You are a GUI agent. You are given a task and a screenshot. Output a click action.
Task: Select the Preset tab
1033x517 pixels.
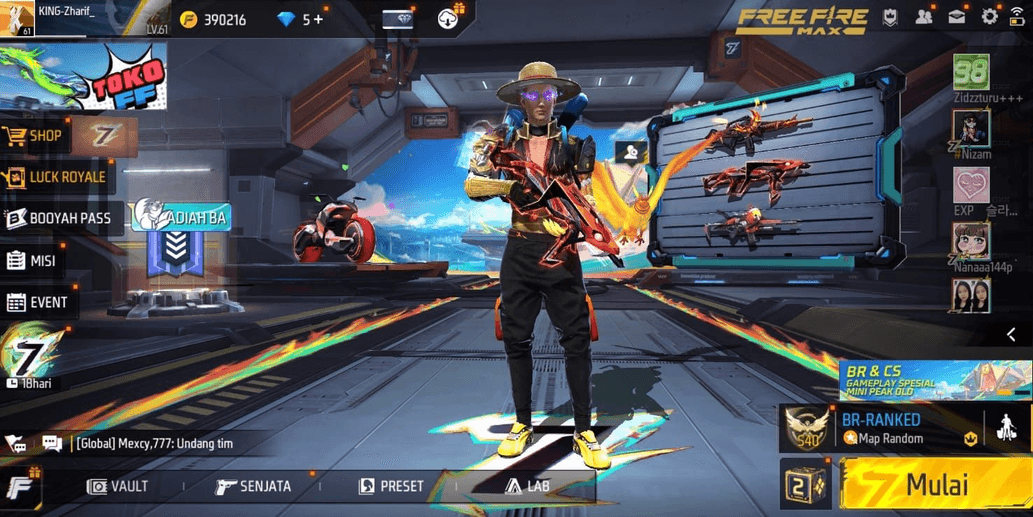pyautogui.click(x=391, y=487)
